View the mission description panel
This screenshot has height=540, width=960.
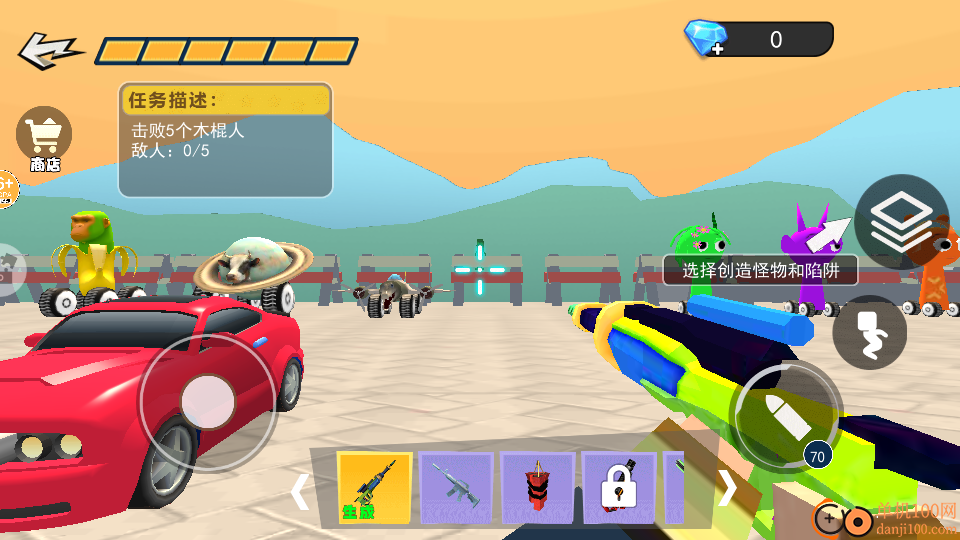click(x=225, y=140)
